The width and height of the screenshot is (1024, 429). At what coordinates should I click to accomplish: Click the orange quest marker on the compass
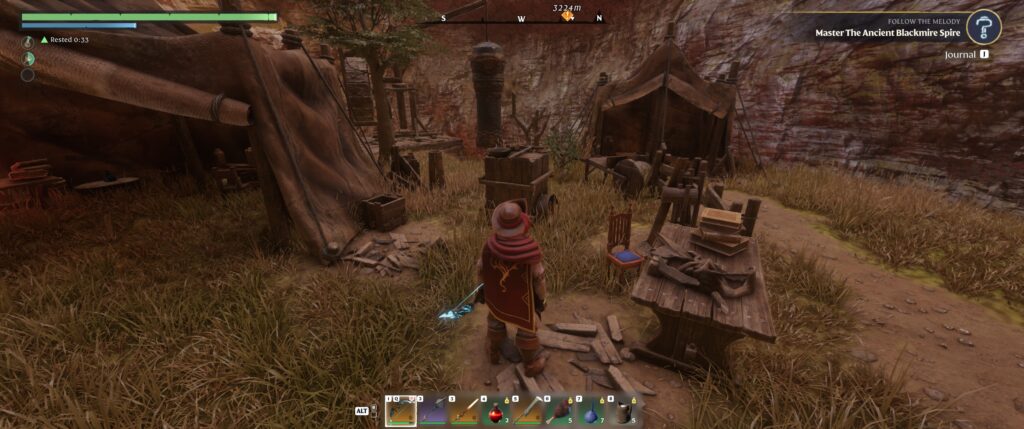[568, 16]
